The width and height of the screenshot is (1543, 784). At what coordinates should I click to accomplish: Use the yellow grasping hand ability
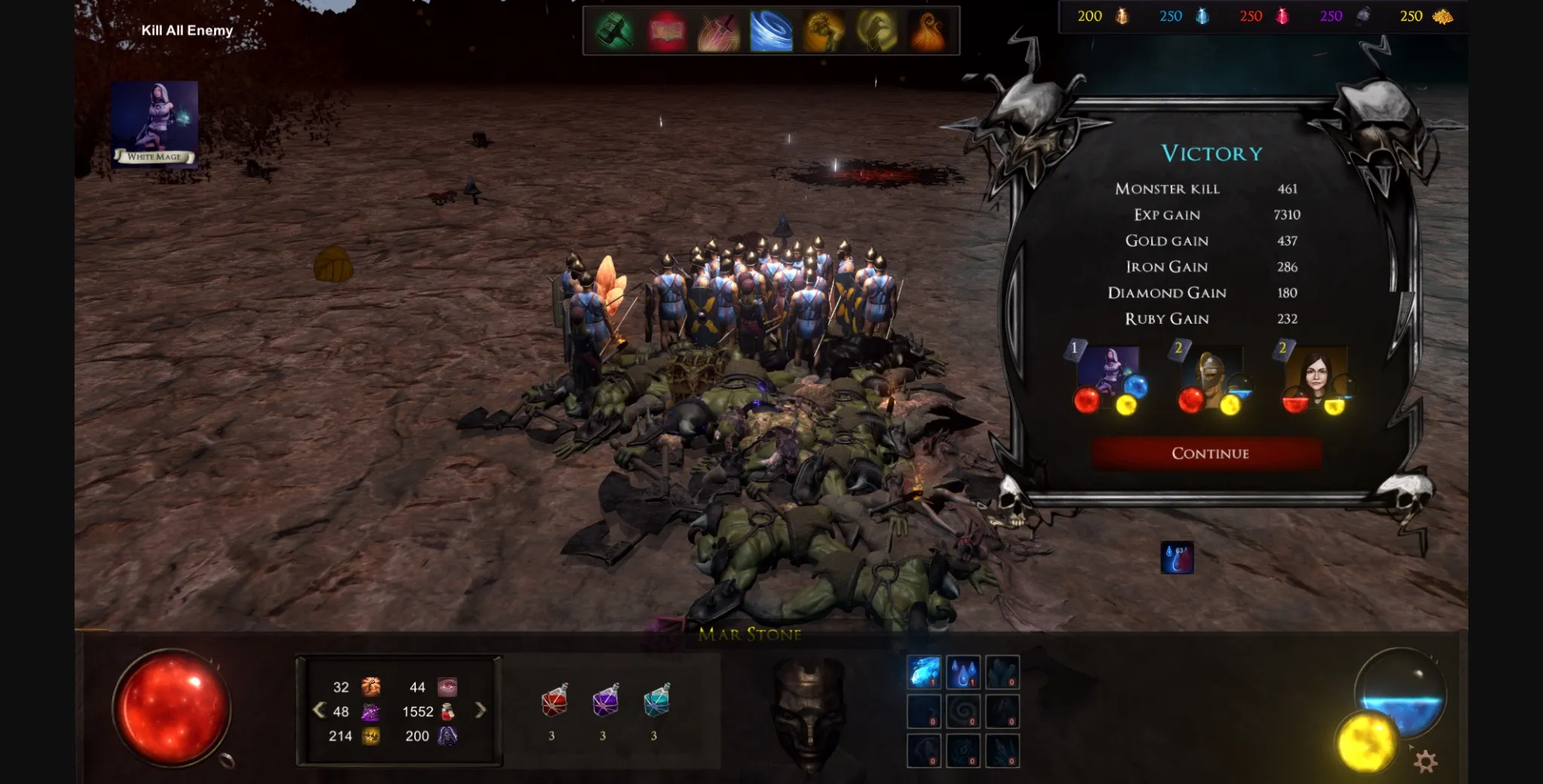(x=875, y=32)
